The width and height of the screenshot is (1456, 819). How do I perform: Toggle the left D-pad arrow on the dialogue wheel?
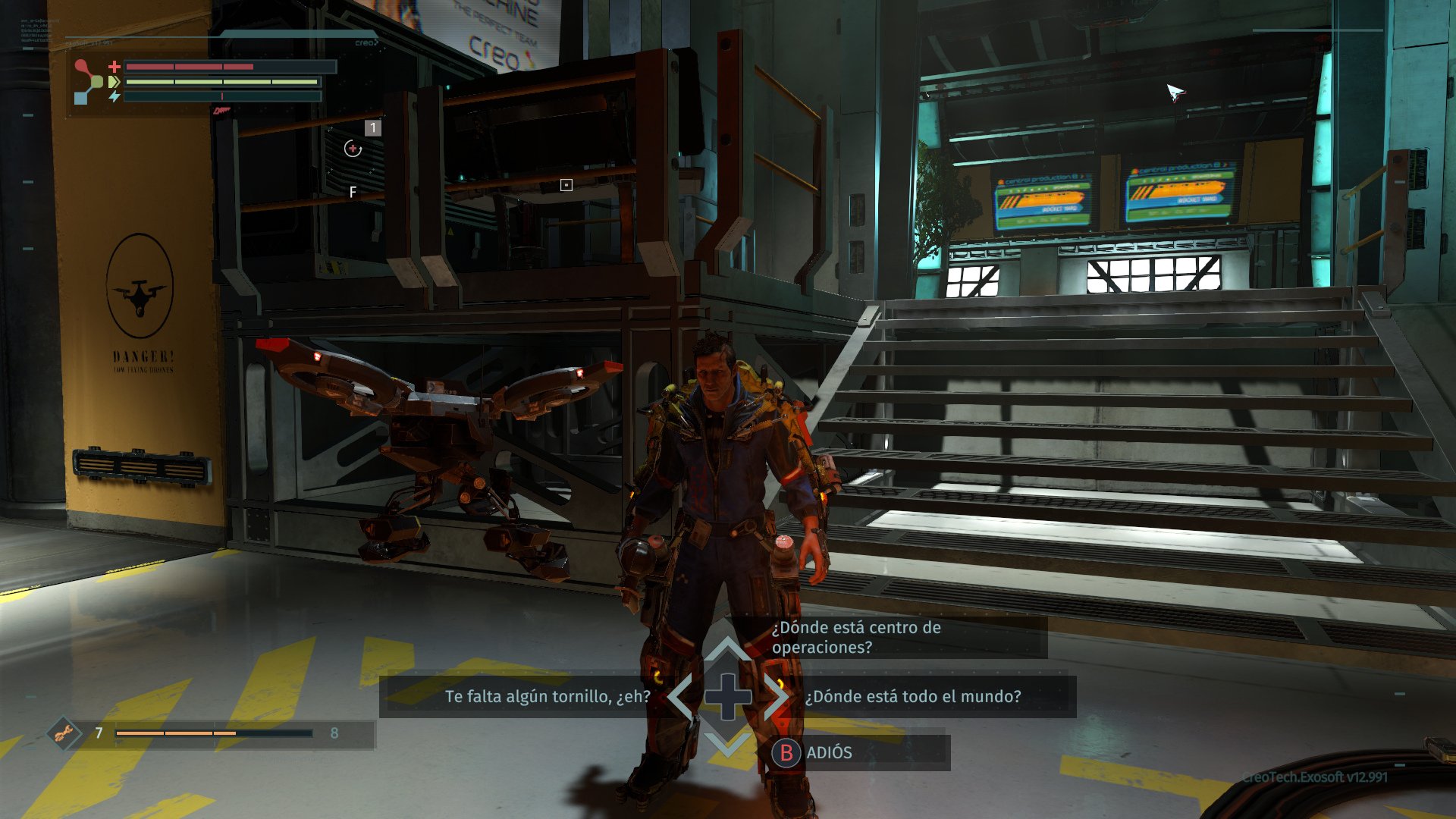click(676, 696)
